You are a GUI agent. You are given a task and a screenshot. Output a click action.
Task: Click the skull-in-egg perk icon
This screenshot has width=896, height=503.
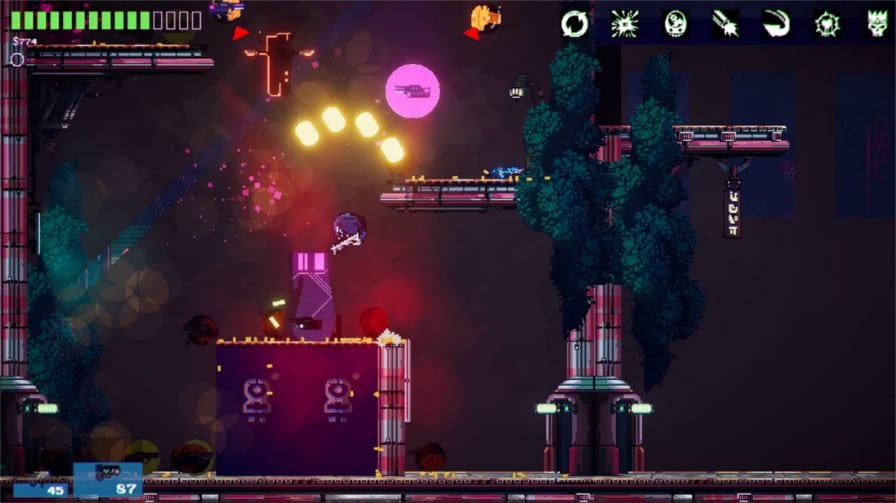[x=676, y=23]
